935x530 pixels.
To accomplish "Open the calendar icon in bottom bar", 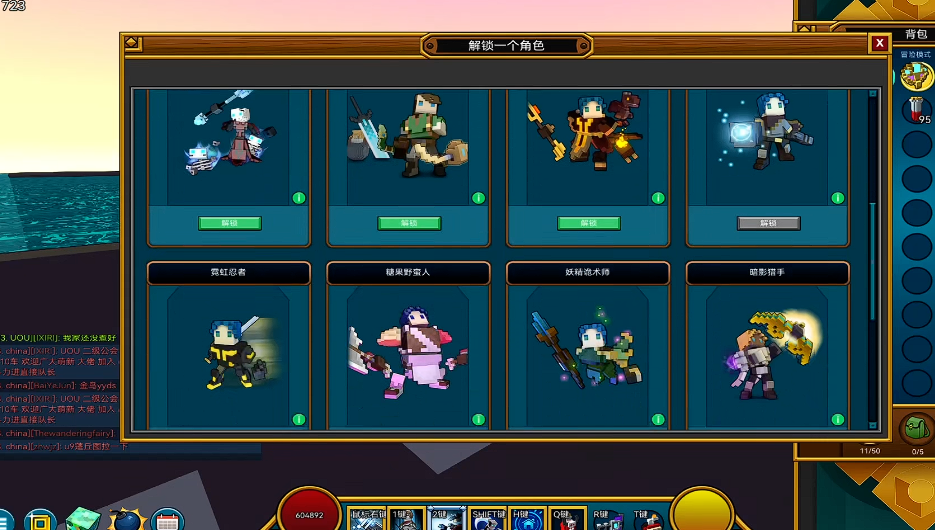I will click(166, 521).
